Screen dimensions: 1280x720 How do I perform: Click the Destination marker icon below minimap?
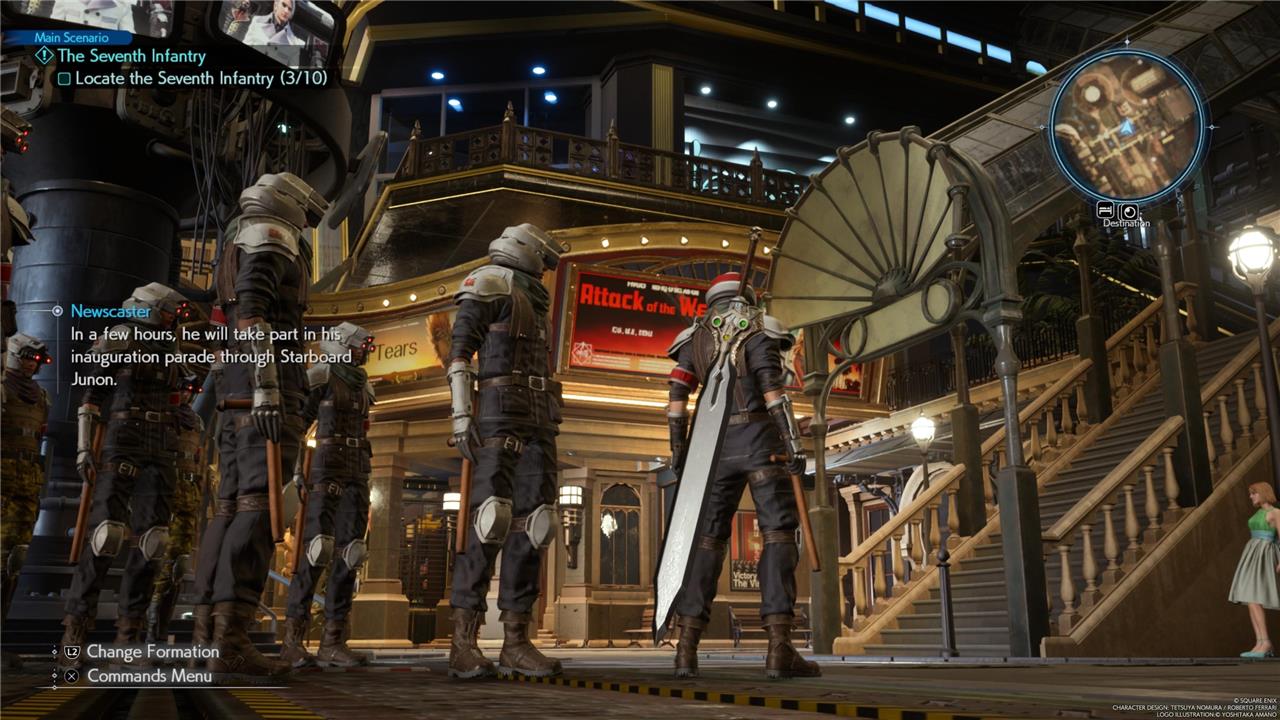point(1128,211)
